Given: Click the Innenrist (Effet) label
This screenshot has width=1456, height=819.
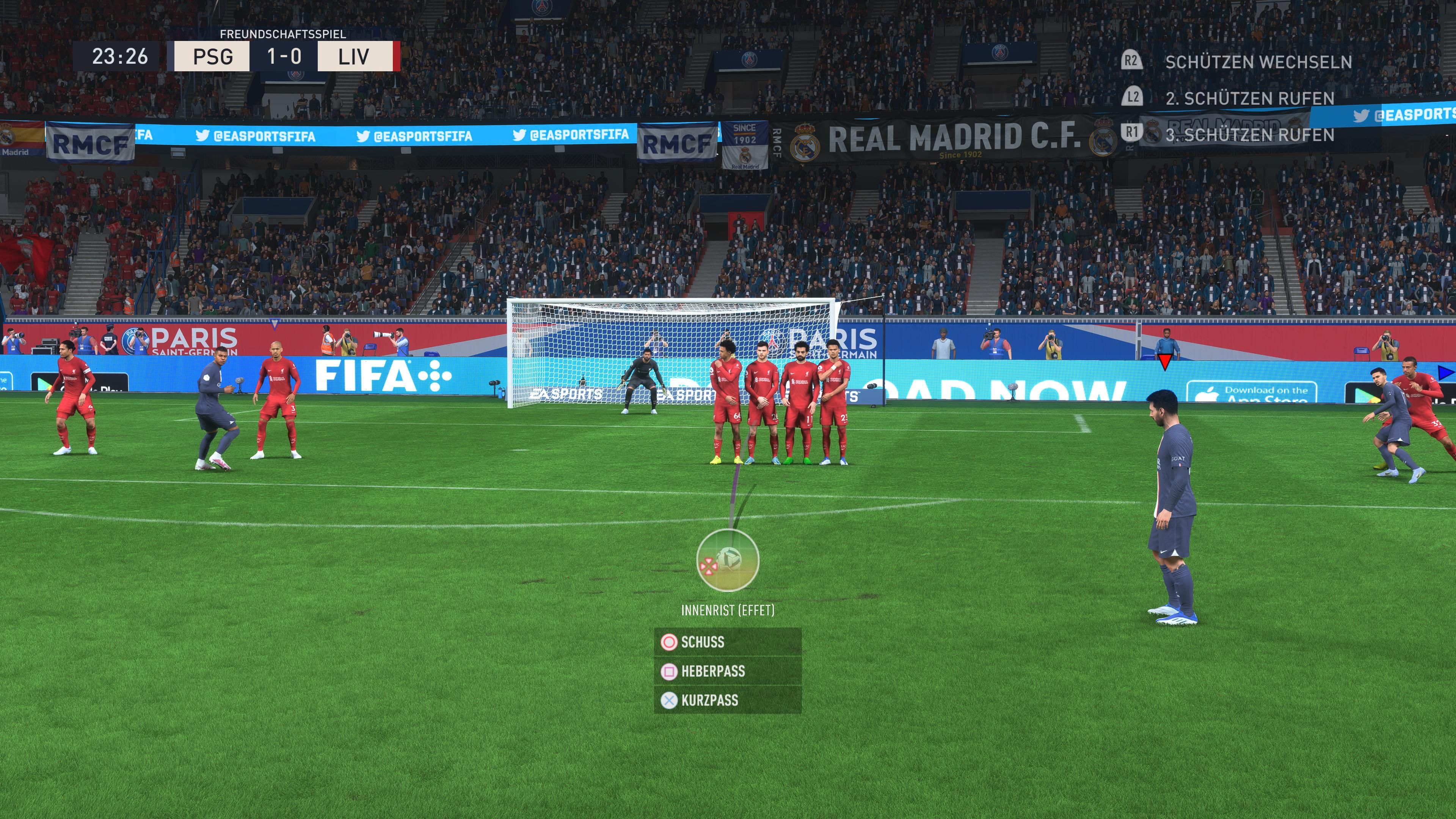Looking at the screenshot, I should click(728, 610).
